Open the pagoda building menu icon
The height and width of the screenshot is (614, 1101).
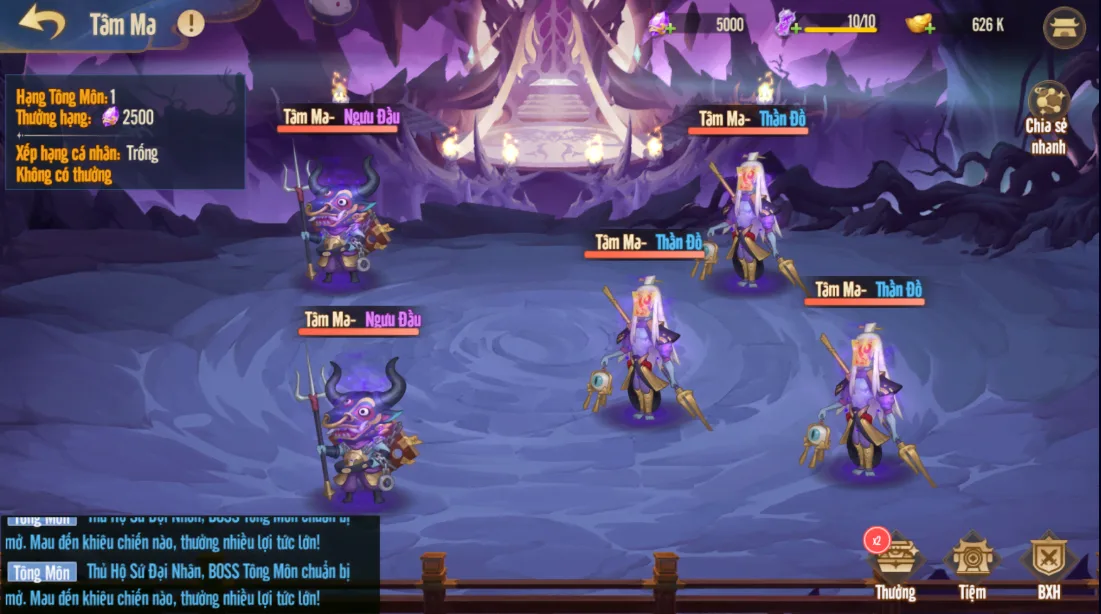(x=1064, y=27)
